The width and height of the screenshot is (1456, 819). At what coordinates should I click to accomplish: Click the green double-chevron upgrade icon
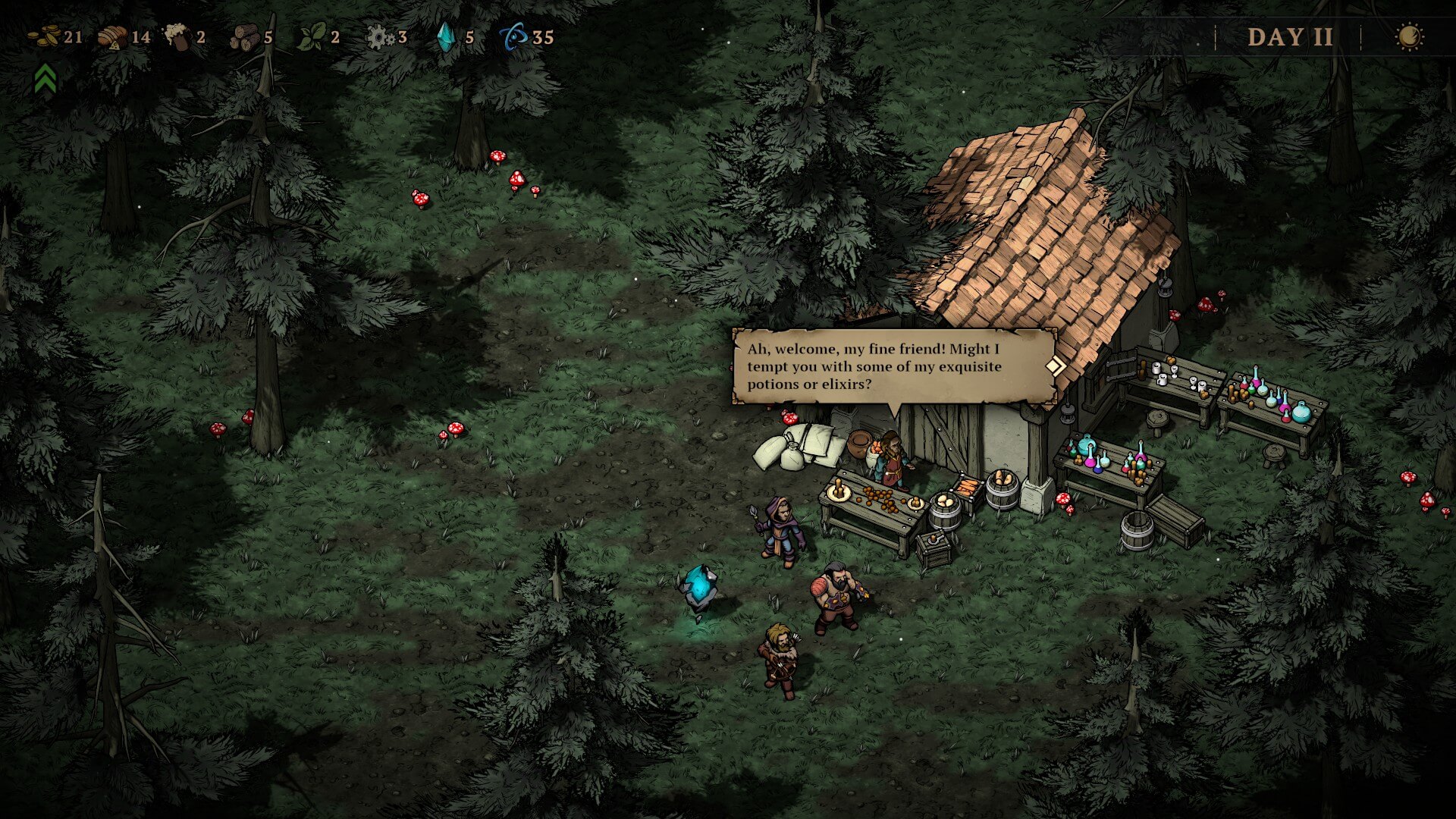(x=45, y=78)
